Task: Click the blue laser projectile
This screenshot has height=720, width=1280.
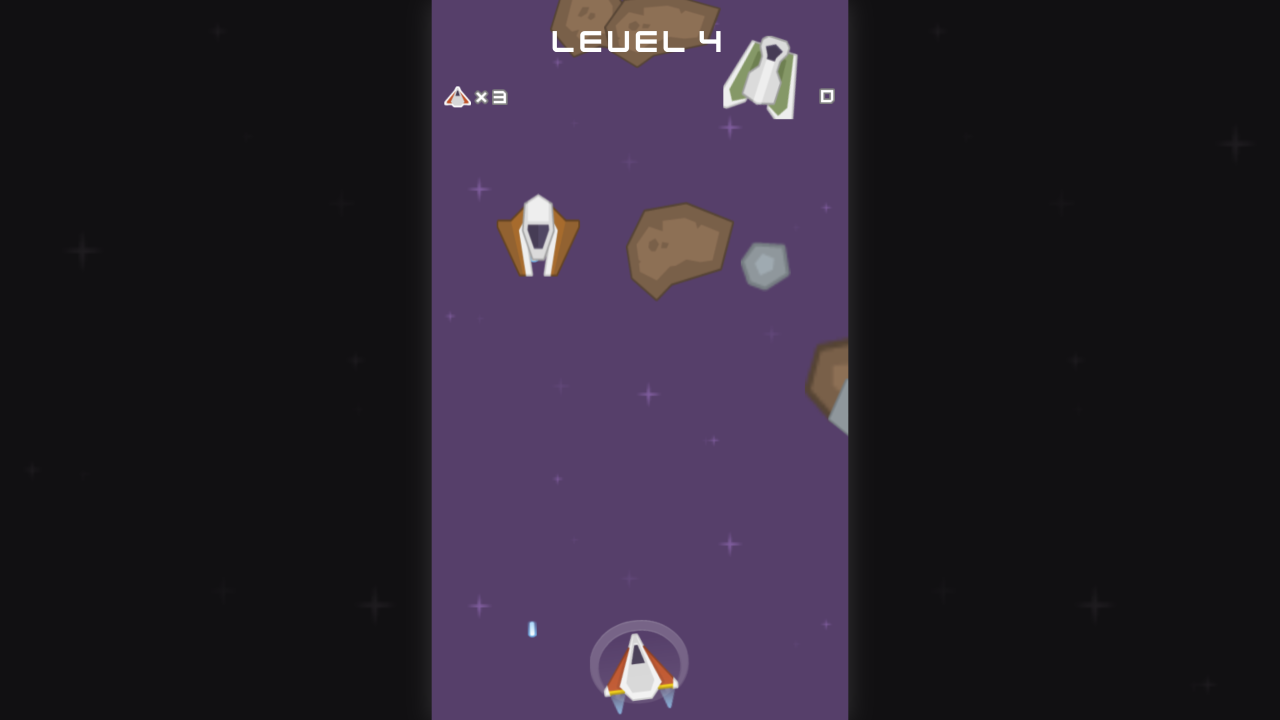Action: (x=532, y=629)
